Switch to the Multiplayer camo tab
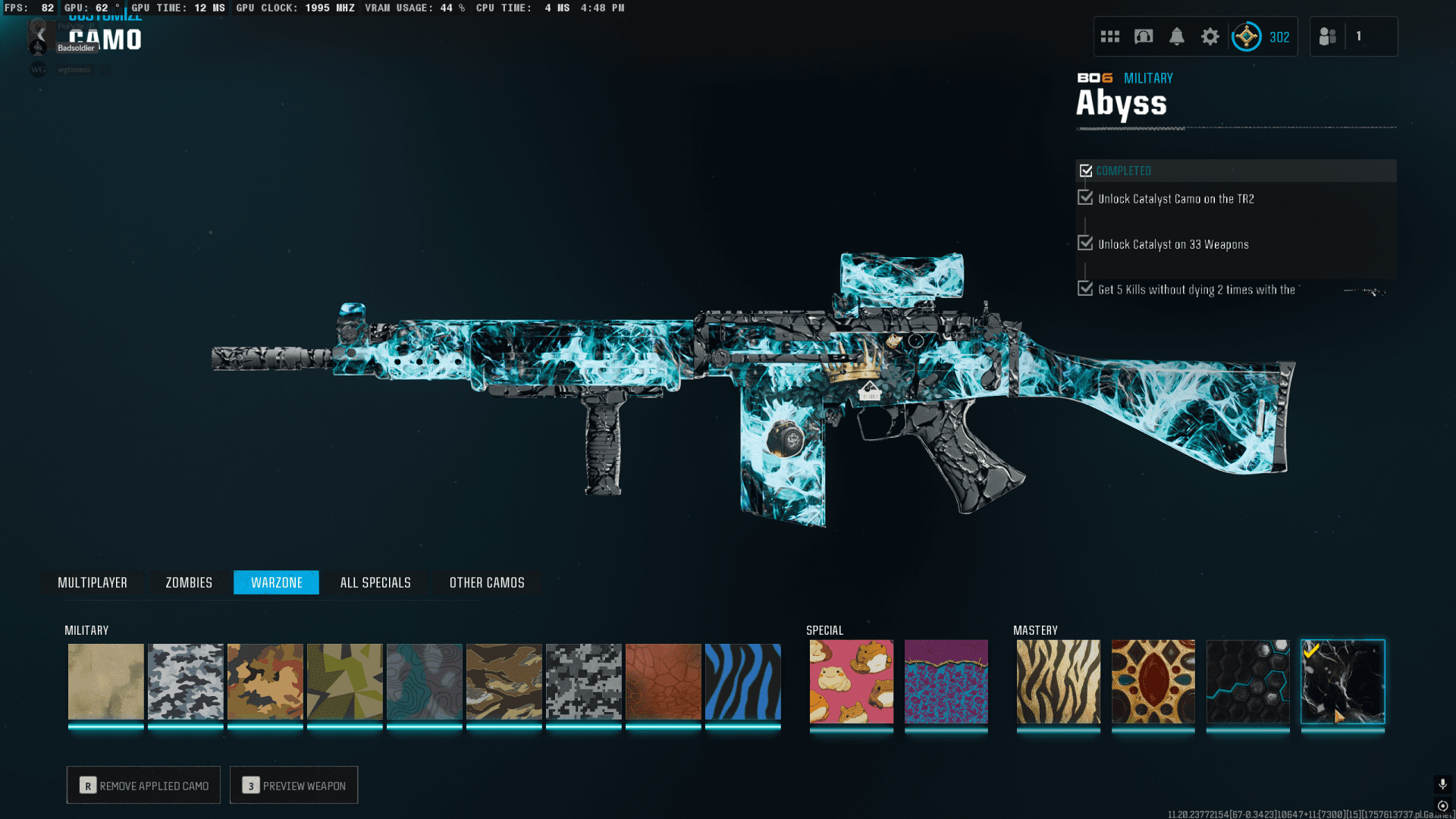This screenshot has height=819, width=1456. [x=93, y=582]
